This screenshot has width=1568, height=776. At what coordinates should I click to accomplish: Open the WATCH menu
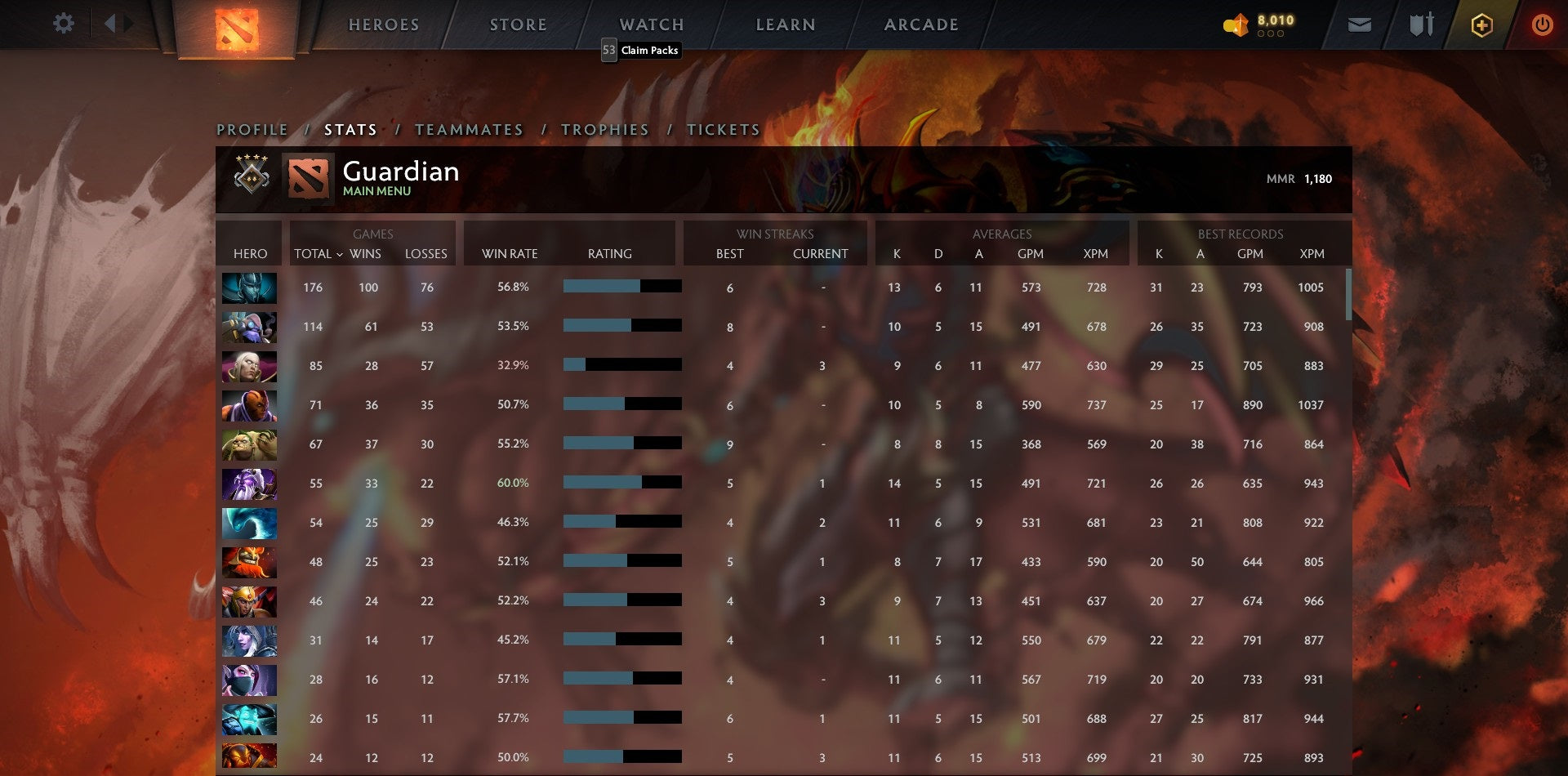tap(651, 25)
